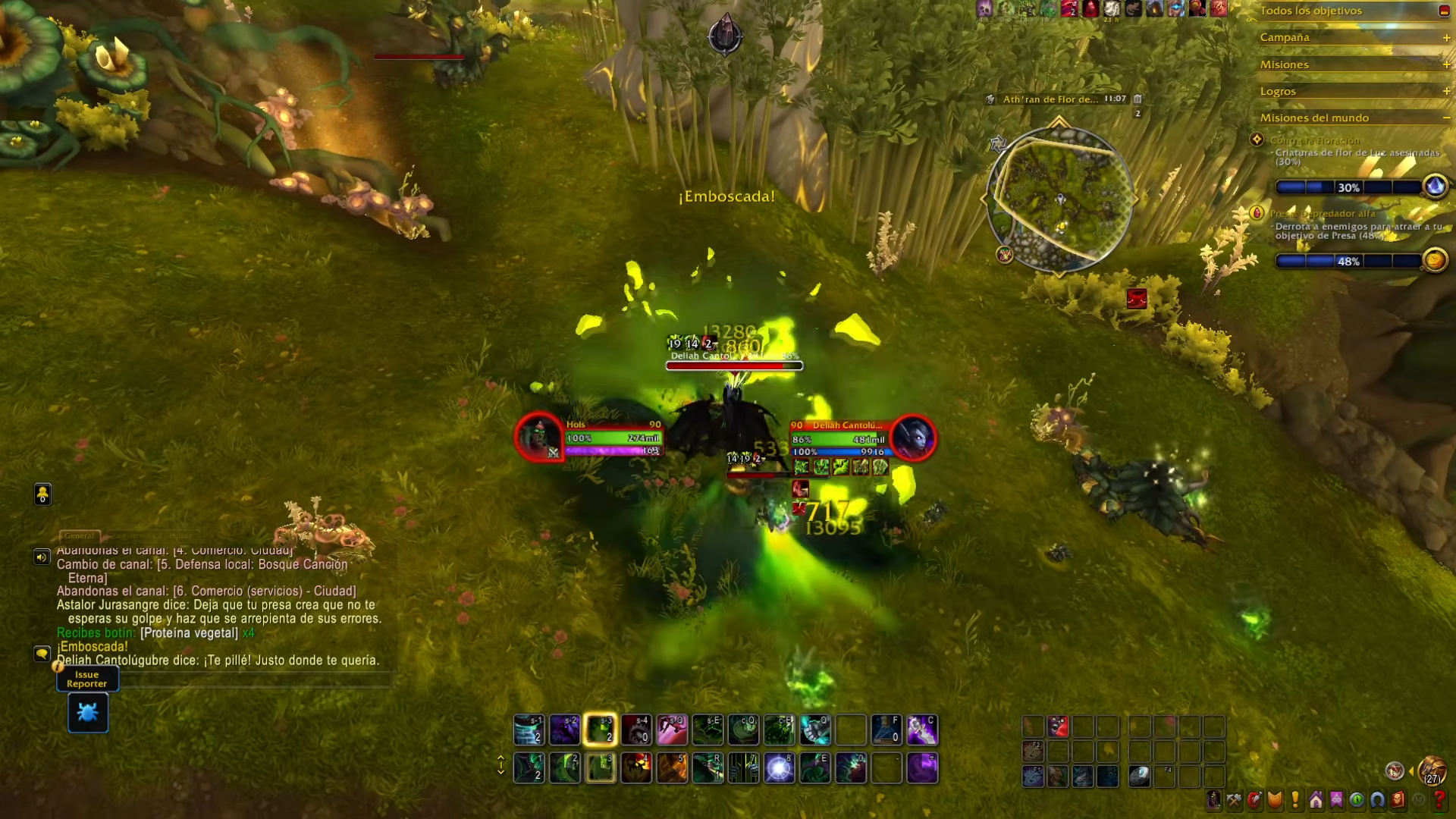Open the Adventure Guide skull book icon
The image size is (1456, 819).
click(x=1396, y=801)
